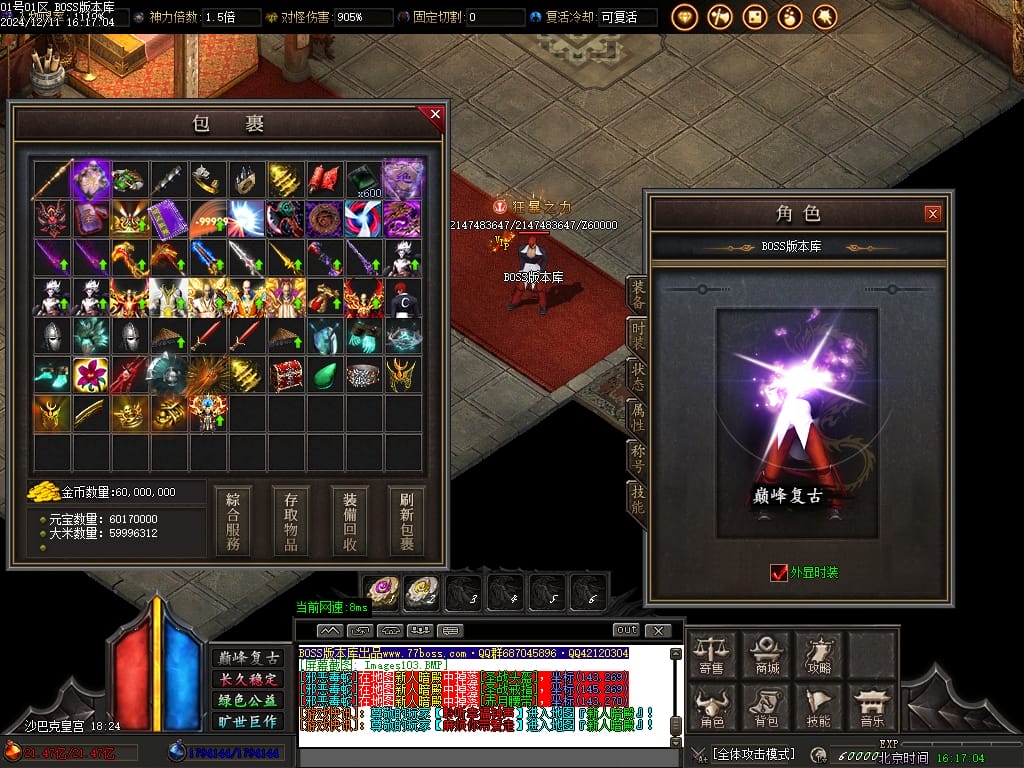Select the 称号 titles tab
This screenshot has height=768, width=1024.
point(637,459)
